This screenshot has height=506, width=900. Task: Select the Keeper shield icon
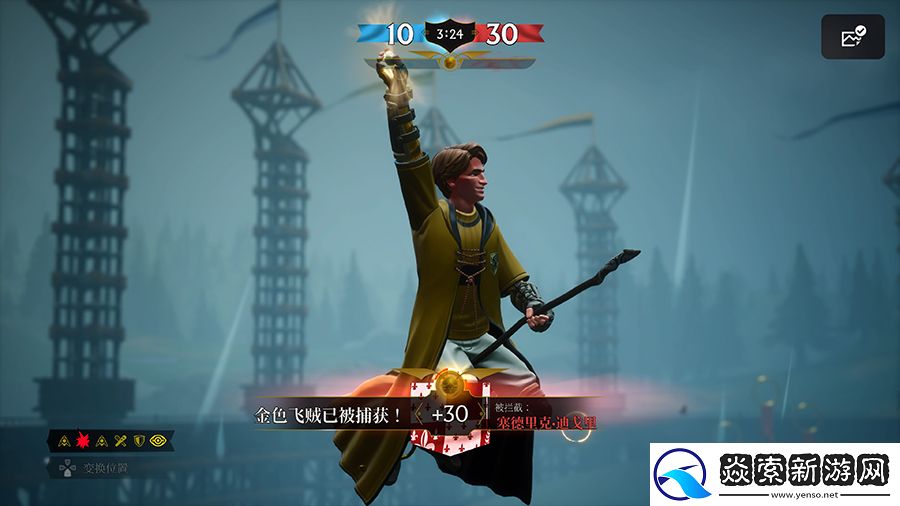tap(140, 440)
